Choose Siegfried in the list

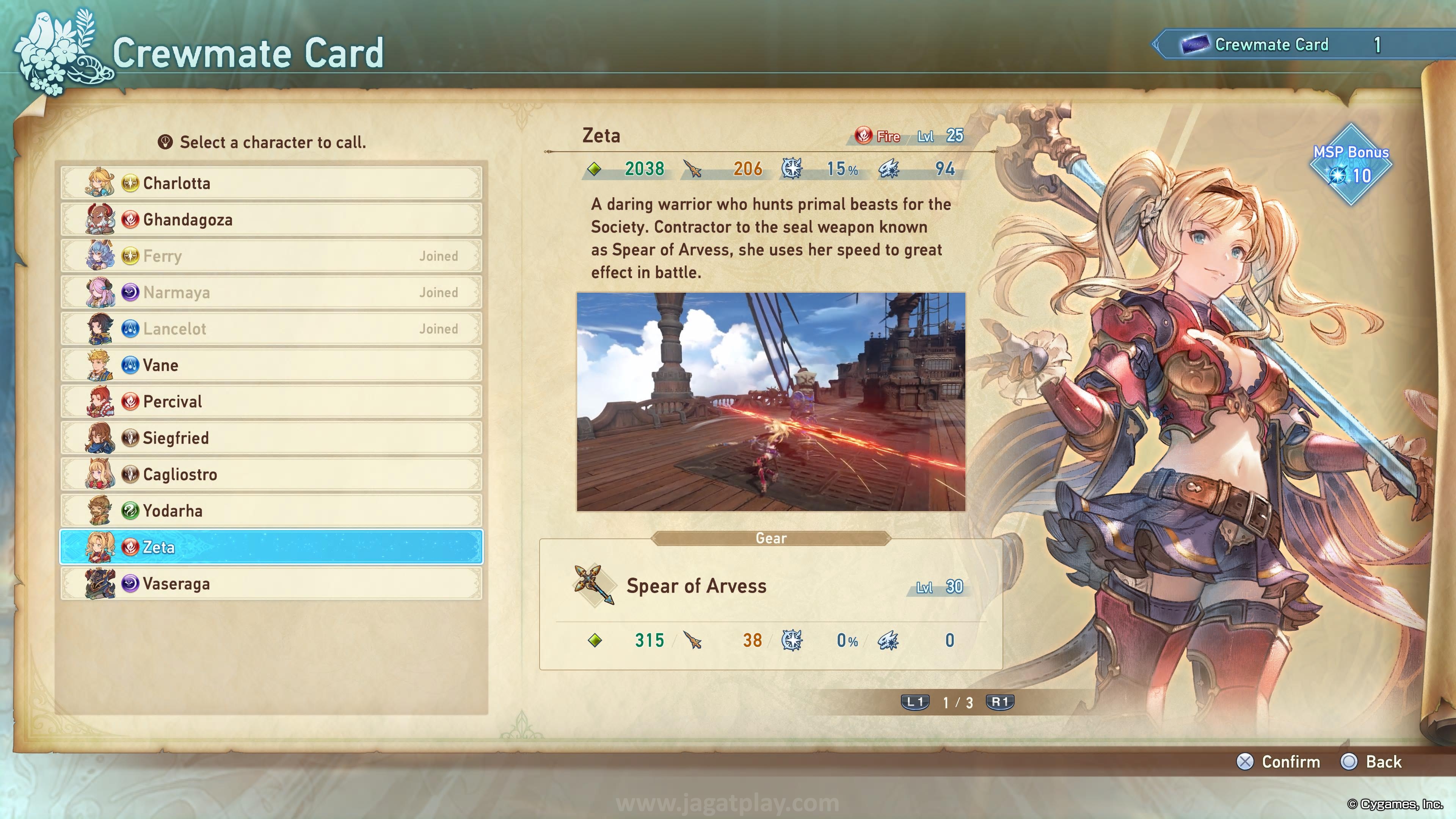point(271,438)
